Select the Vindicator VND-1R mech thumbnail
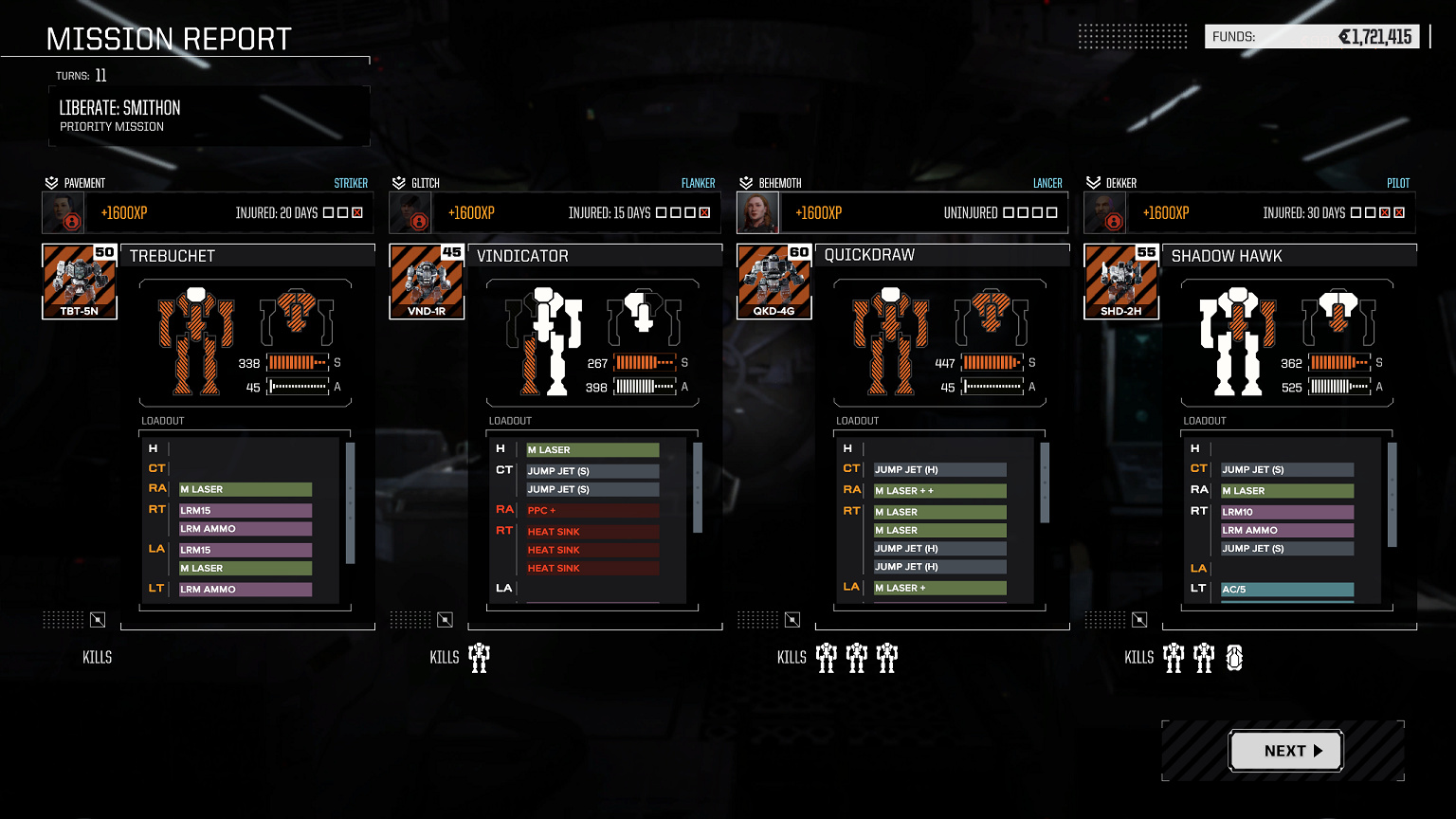 (x=427, y=281)
